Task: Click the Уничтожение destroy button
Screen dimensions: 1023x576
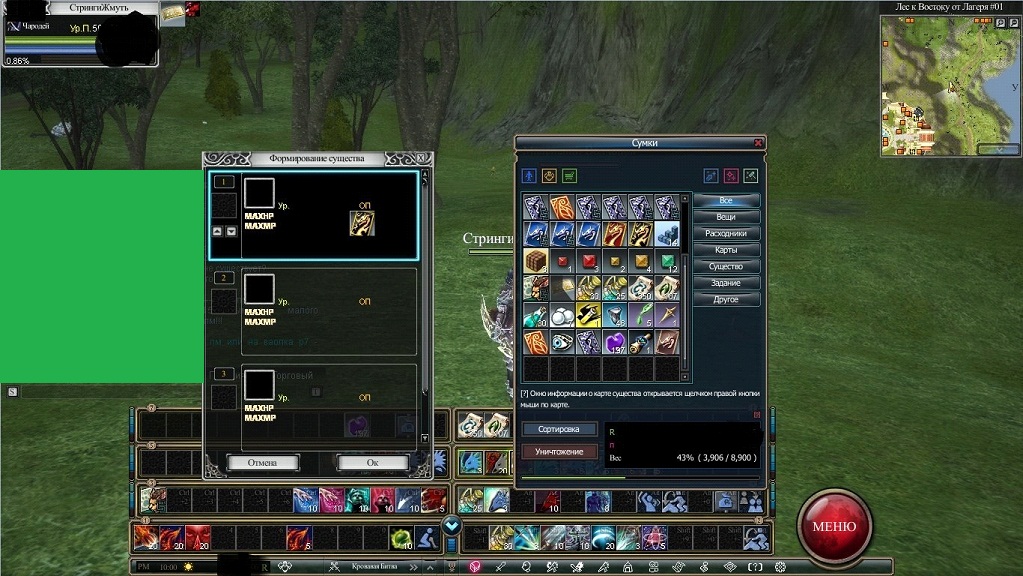Action: [x=558, y=451]
